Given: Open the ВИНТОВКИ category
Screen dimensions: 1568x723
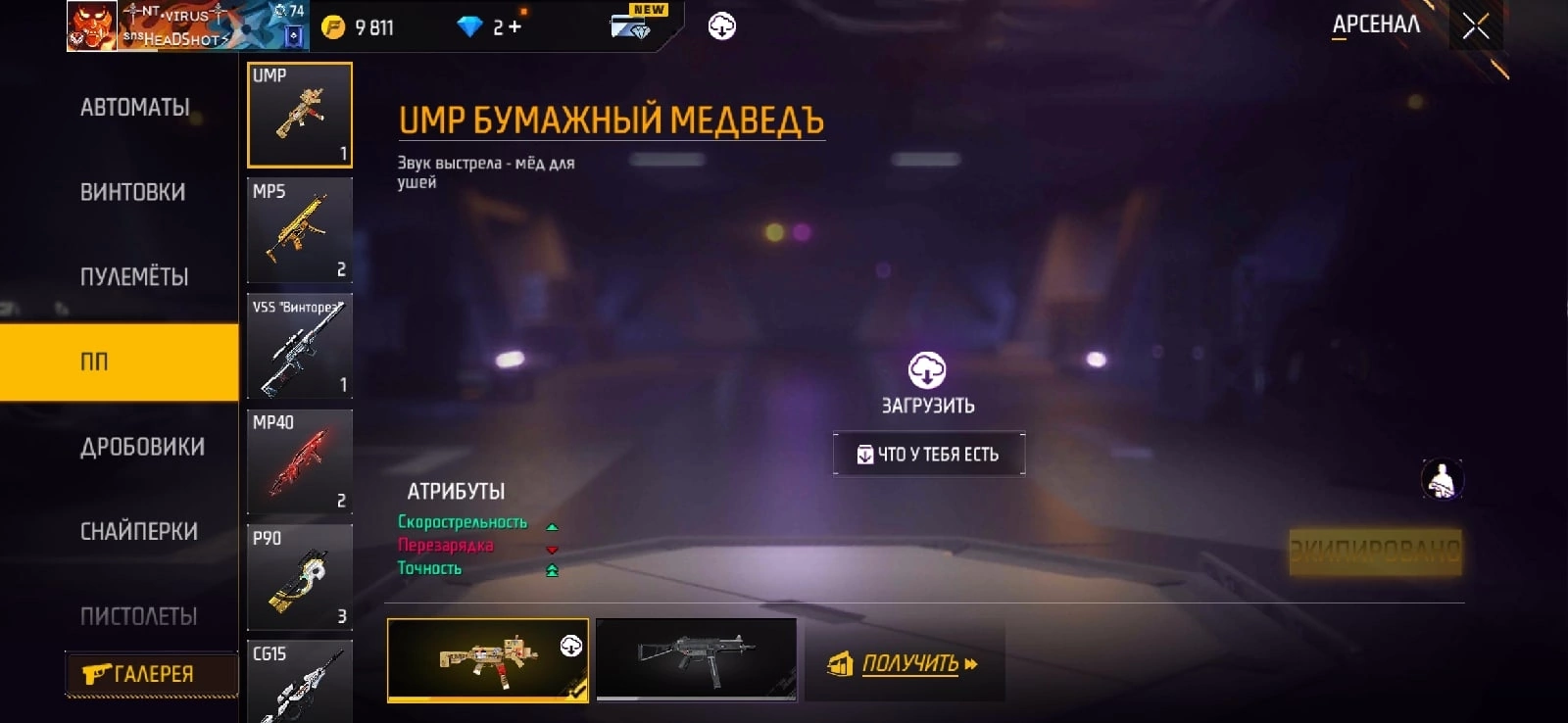Looking at the screenshot, I should 133,192.
